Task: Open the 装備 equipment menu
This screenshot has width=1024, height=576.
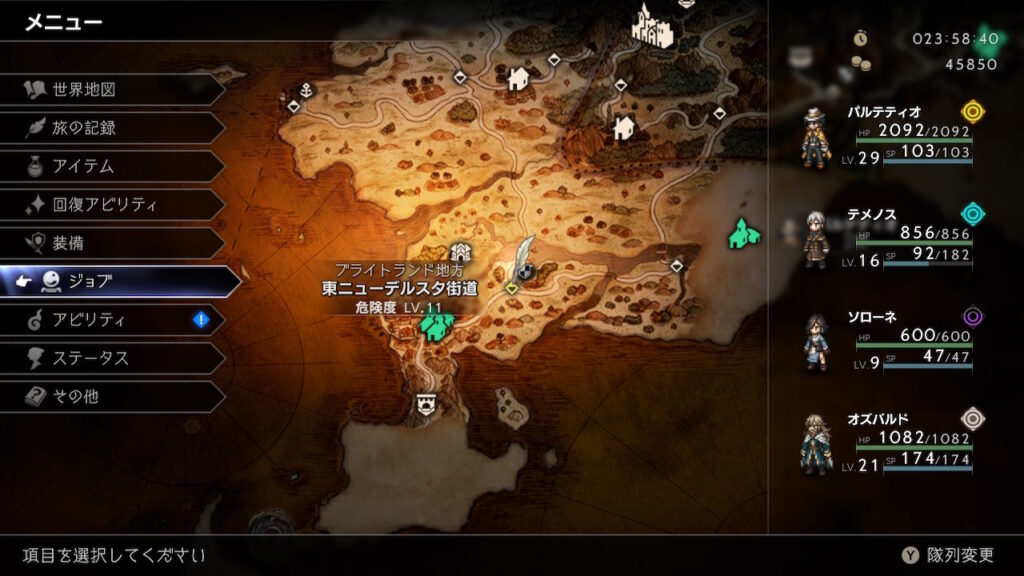Action: pyautogui.click(x=110, y=243)
